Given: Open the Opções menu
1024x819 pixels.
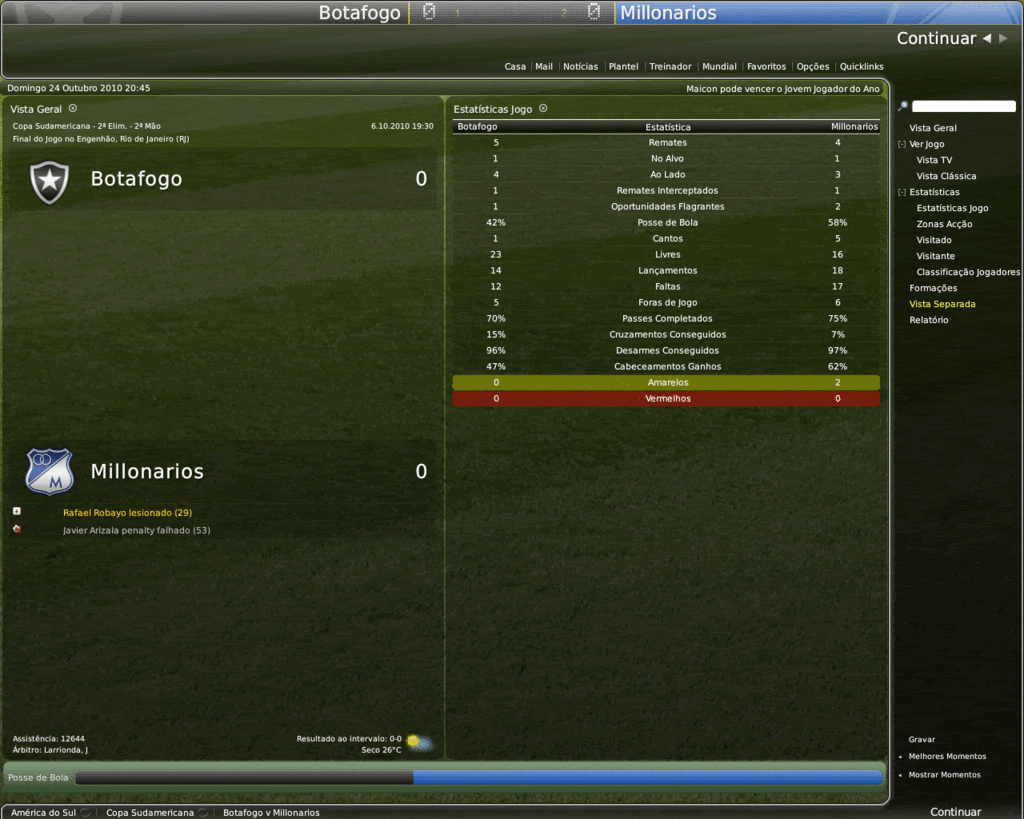Looking at the screenshot, I should pyautogui.click(x=812, y=67).
